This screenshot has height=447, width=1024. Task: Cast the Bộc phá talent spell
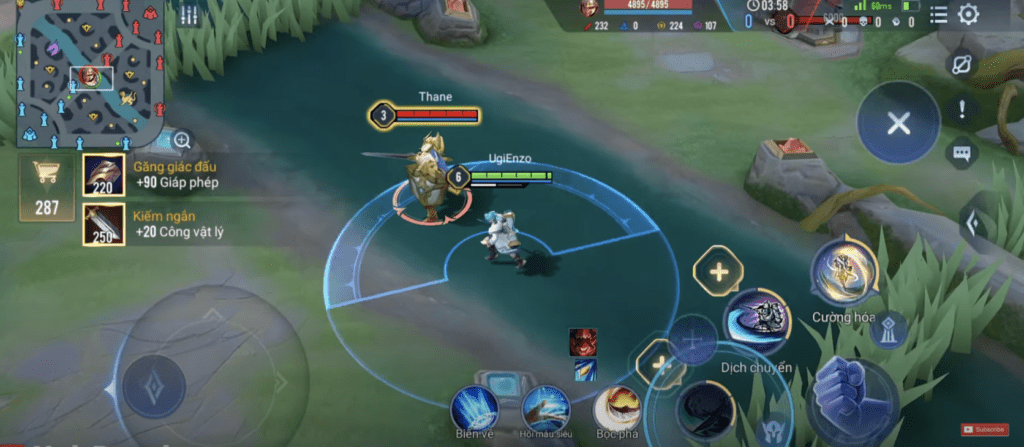(x=618, y=408)
